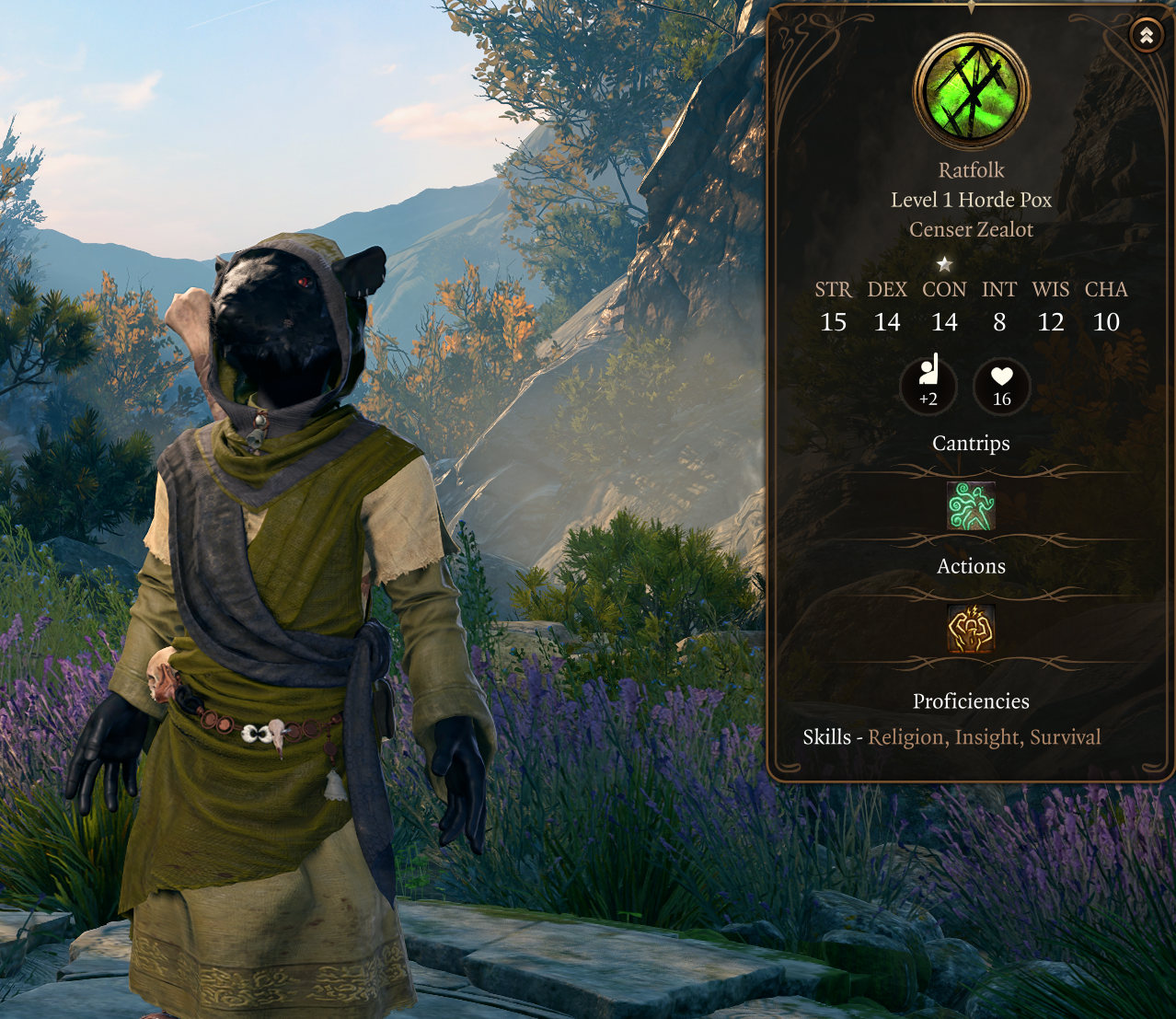Select the green cantrip icon
This screenshot has height=1019, width=1176.
coord(971,505)
